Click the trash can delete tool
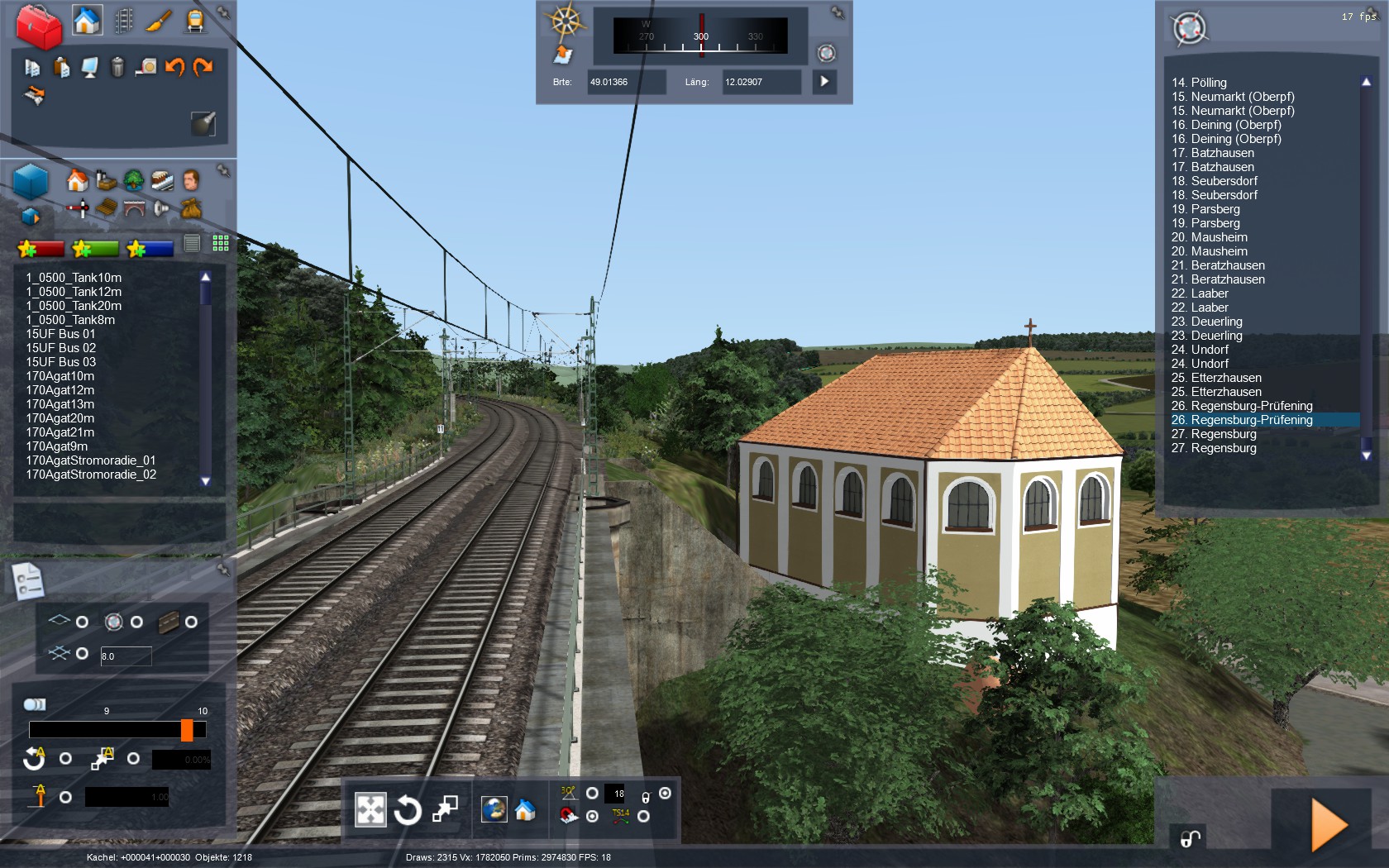Viewport: 1389px width, 868px height. click(117, 67)
